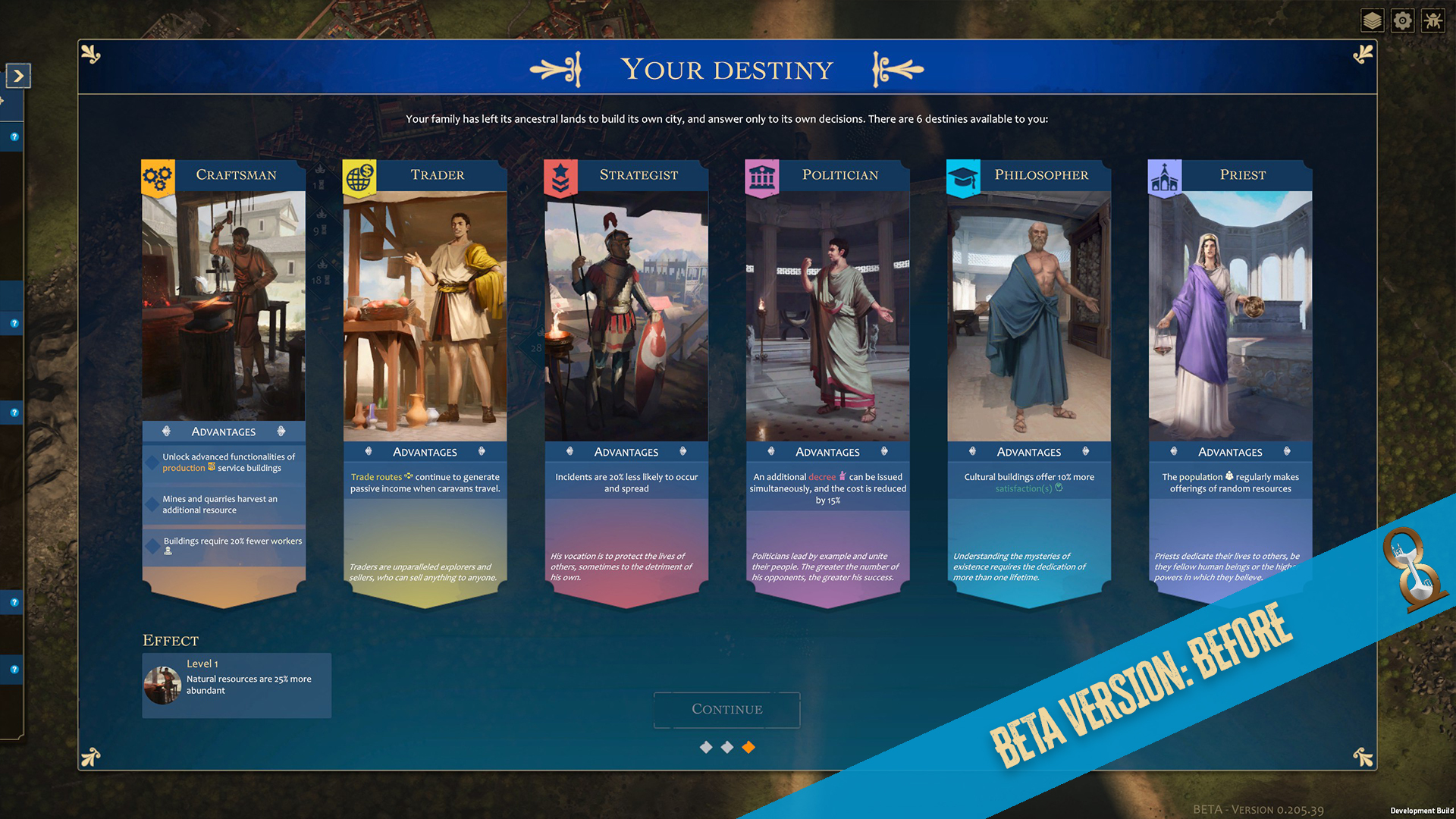Click the Level 1 portrait in Effect panel

point(162,685)
